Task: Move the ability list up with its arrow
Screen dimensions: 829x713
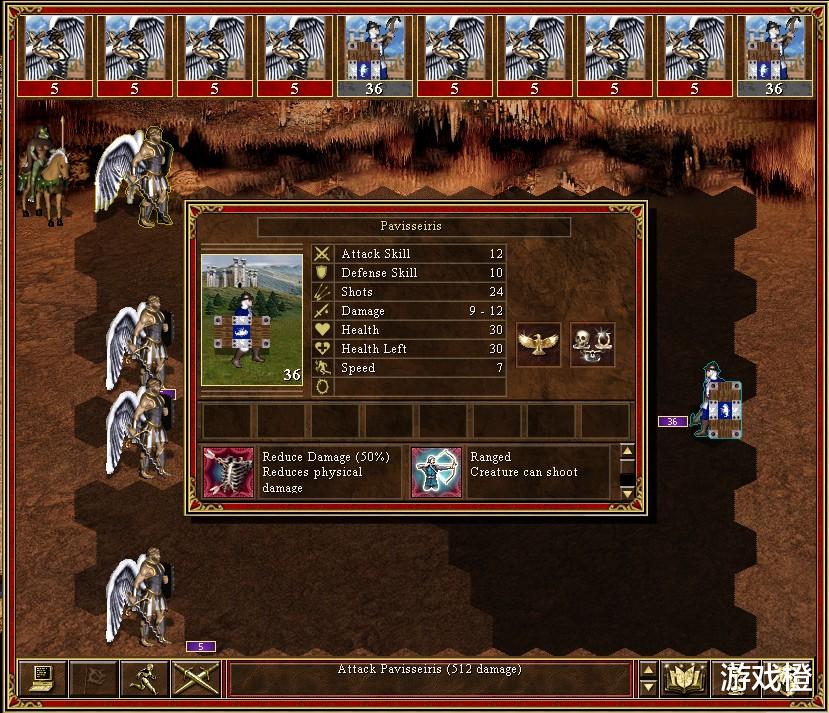Action: tap(628, 452)
